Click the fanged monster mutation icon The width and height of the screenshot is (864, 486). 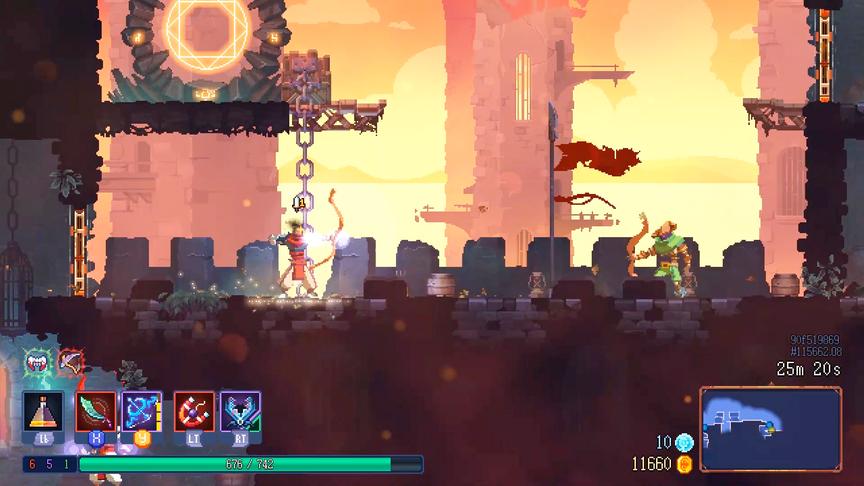(x=37, y=362)
